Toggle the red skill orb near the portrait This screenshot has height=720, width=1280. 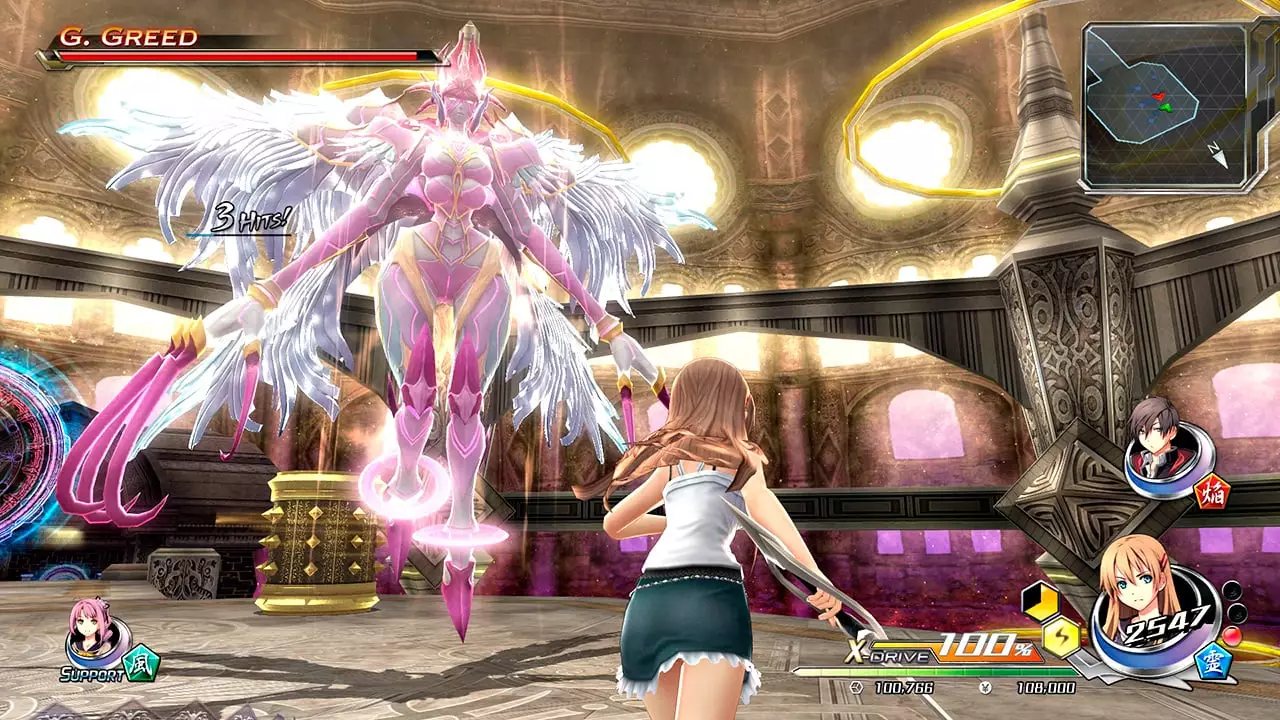point(1232,636)
